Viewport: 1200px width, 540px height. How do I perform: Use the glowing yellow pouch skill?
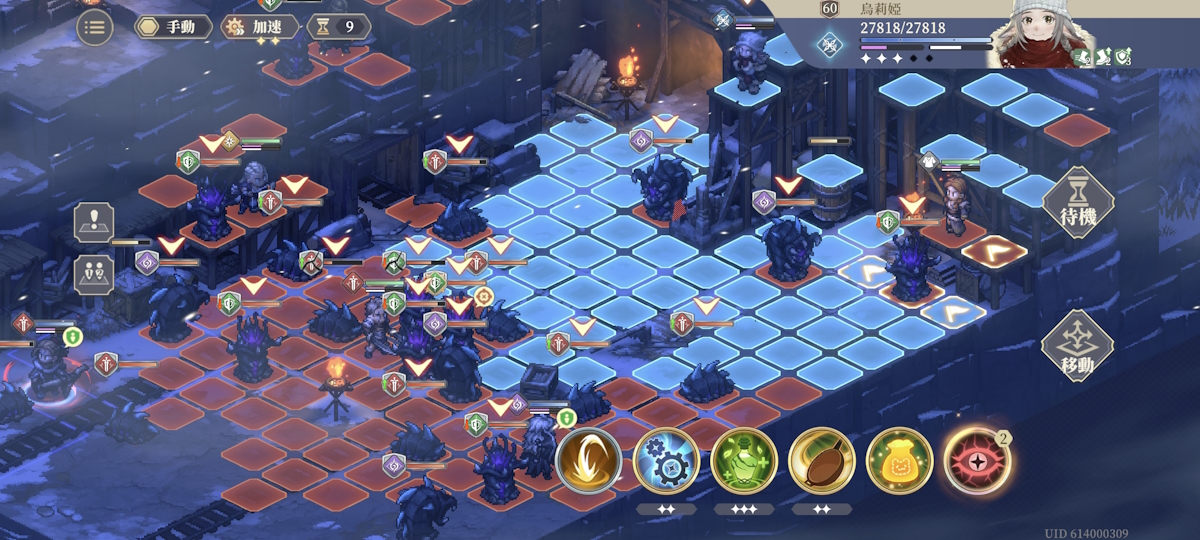[899, 460]
